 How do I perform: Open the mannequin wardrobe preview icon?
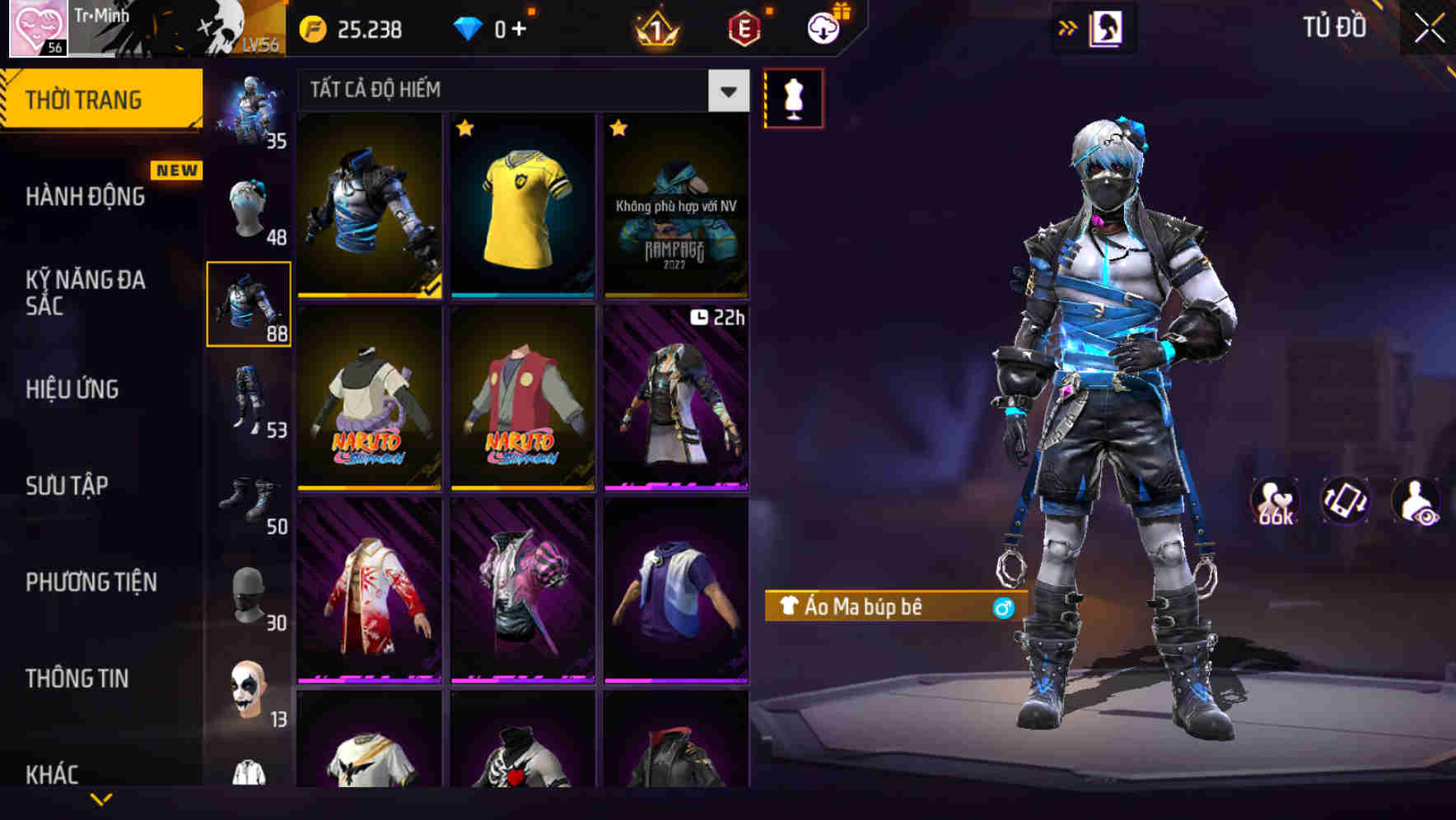point(792,97)
